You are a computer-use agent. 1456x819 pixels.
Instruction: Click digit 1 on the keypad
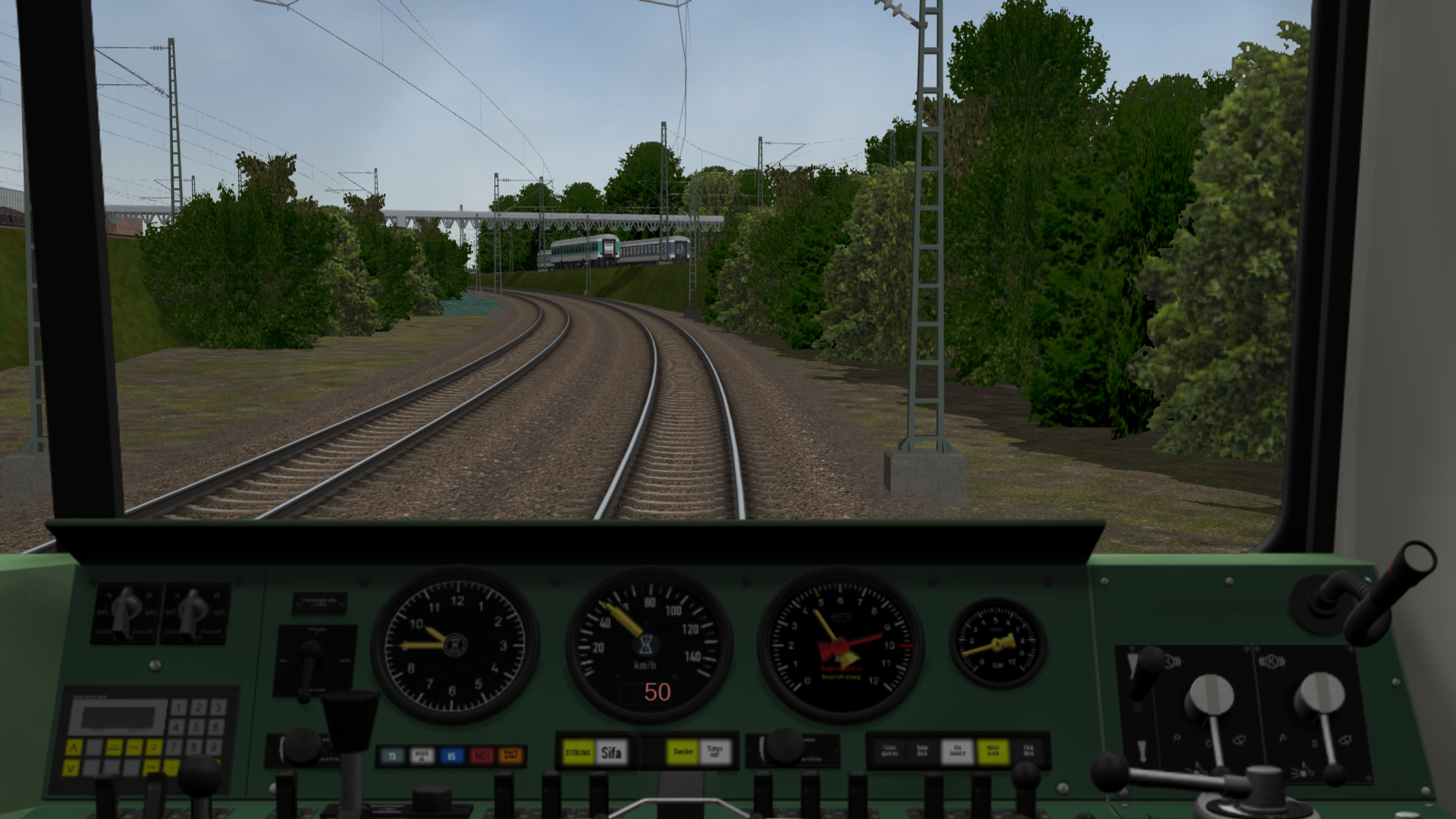(x=179, y=708)
